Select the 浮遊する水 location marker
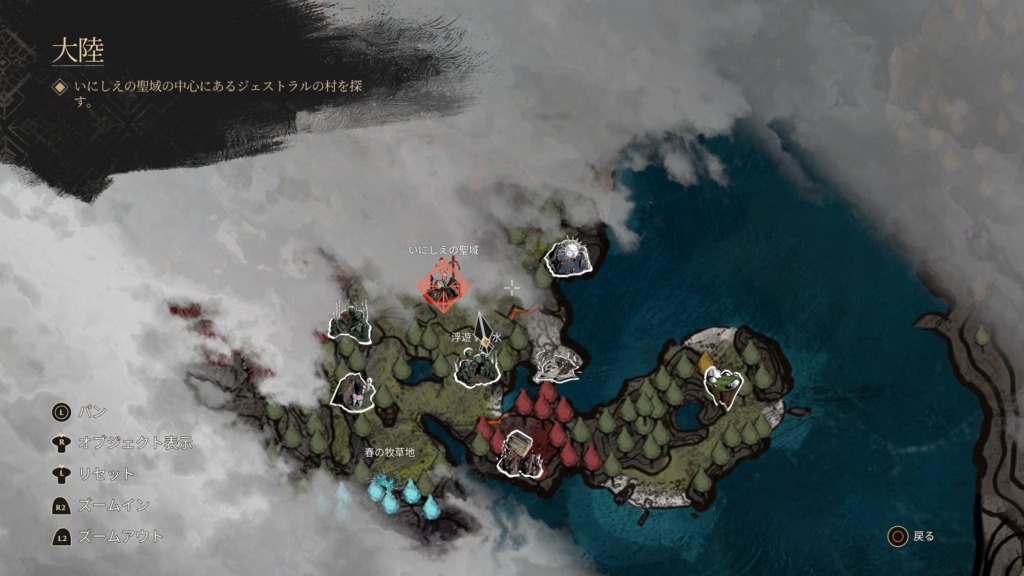The height and width of the screenshot is (576, 1024). coord(477,366)
